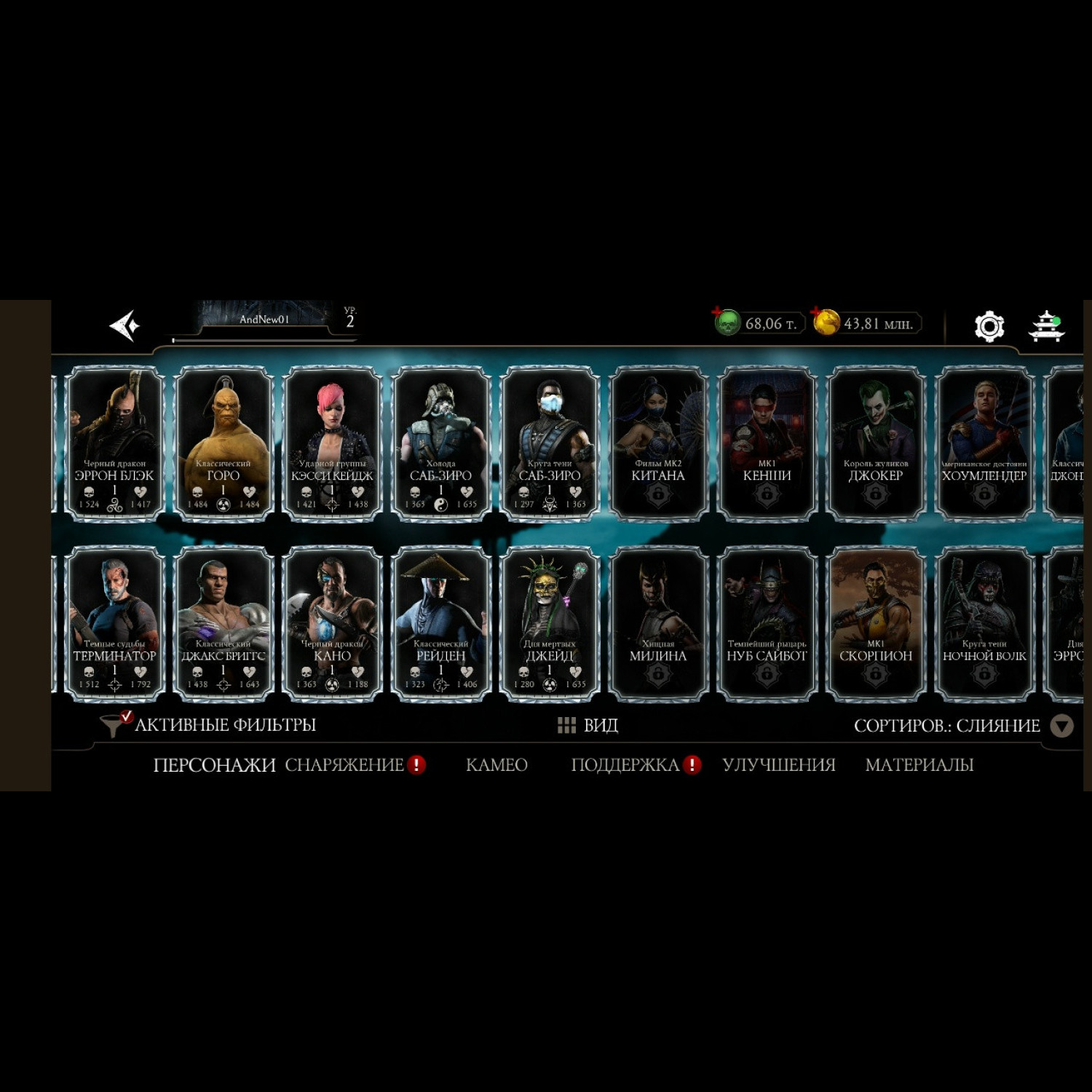The height and width of the screenshot is (1092, 1092).
Task: Select the Cassie Cage card
Action: coord(332,443)
